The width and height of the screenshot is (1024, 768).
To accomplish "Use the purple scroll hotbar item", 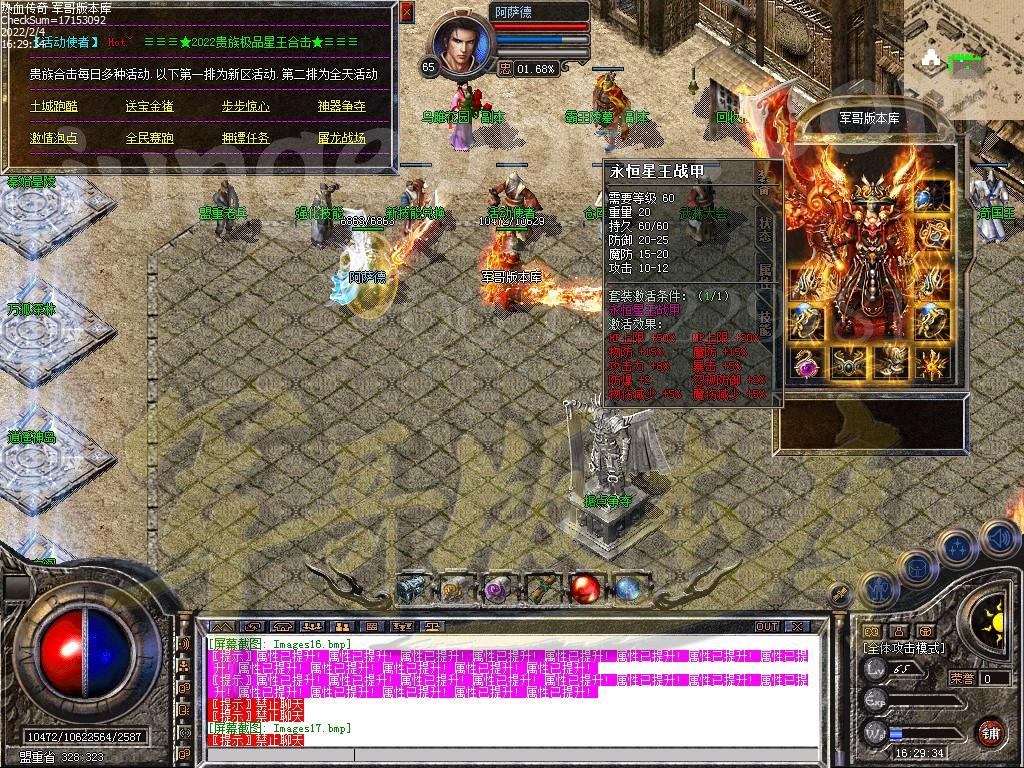I will (x=496, y=589).
